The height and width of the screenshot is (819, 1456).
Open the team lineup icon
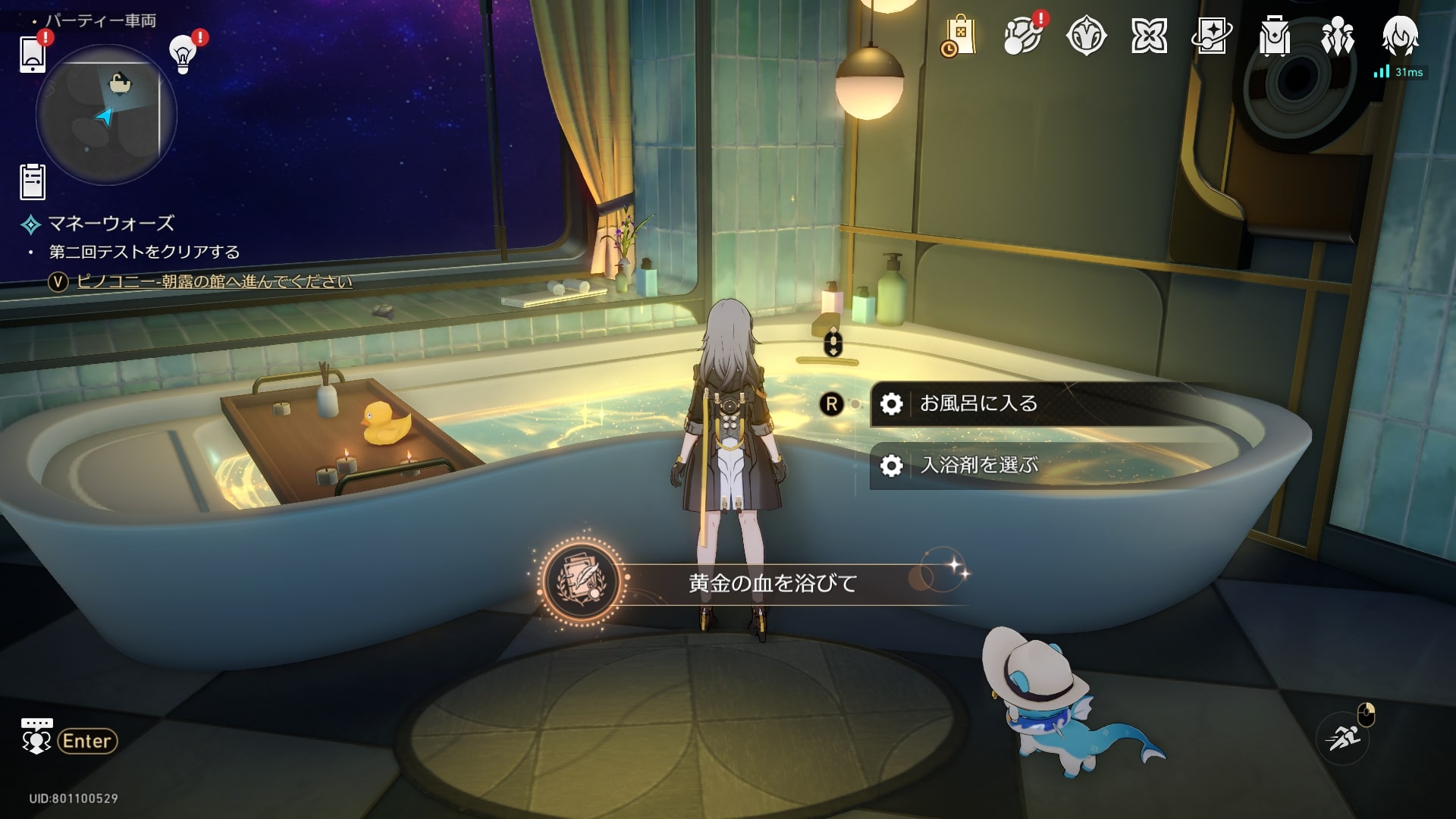pos(1337,36)
